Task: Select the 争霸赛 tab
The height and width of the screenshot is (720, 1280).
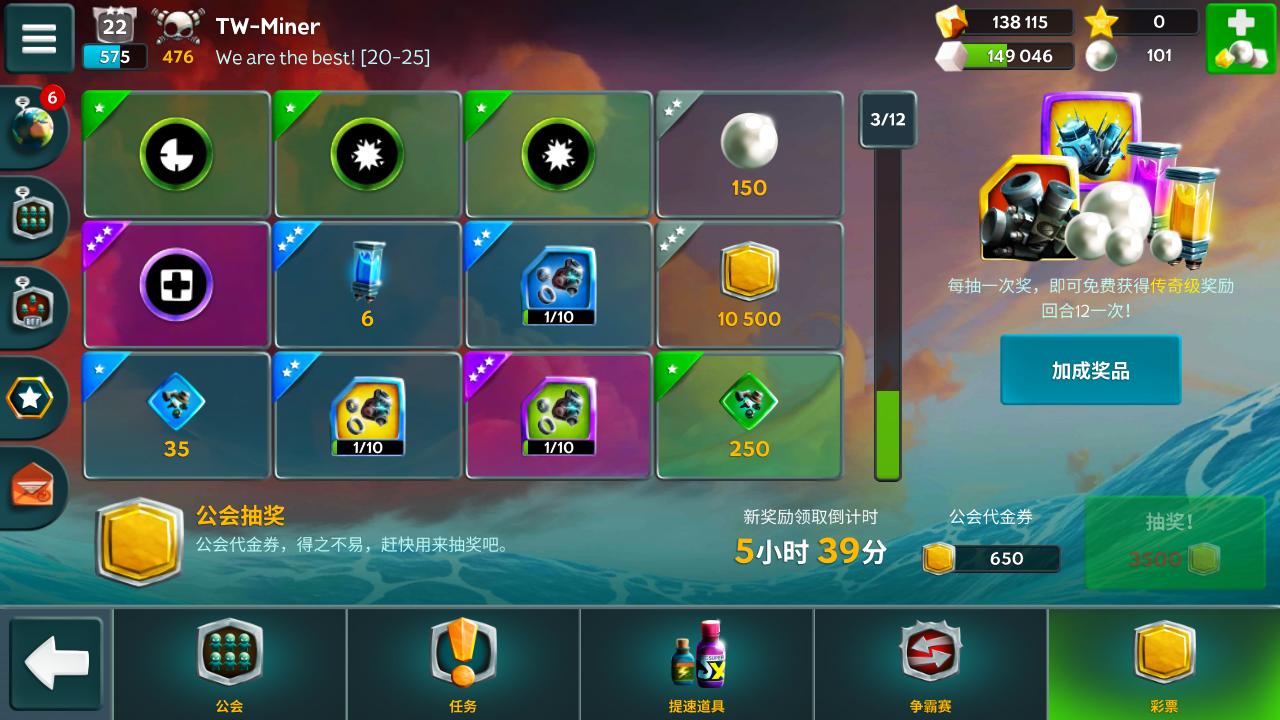Action: 928,663
